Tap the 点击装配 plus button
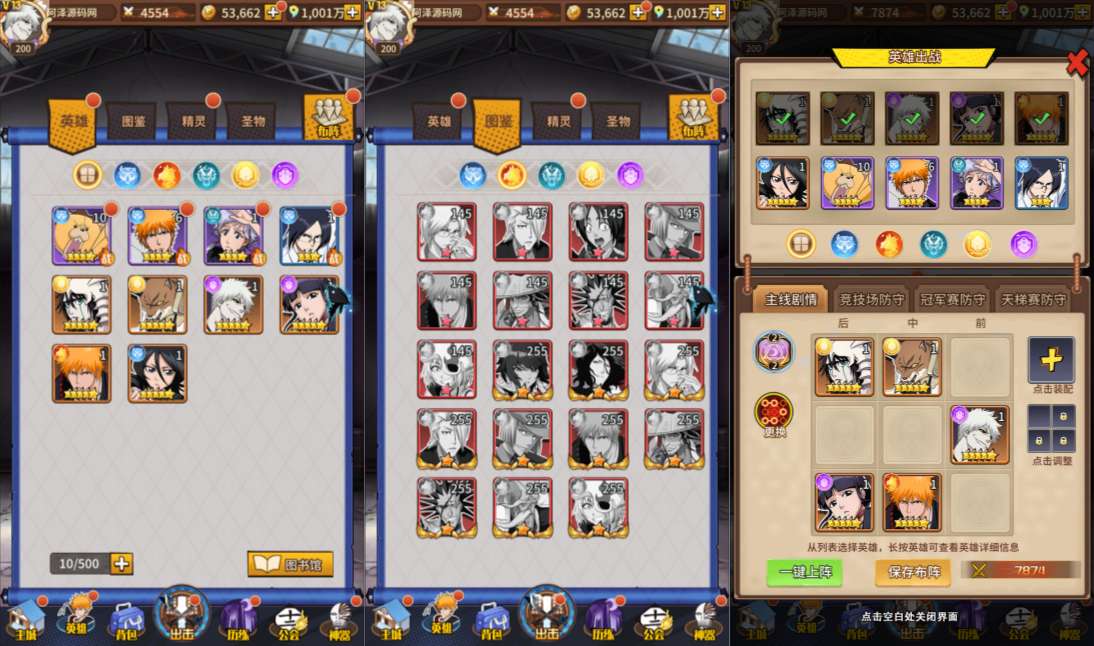The height and width of the screenshot is (646, 1094). pos(1051,359)
